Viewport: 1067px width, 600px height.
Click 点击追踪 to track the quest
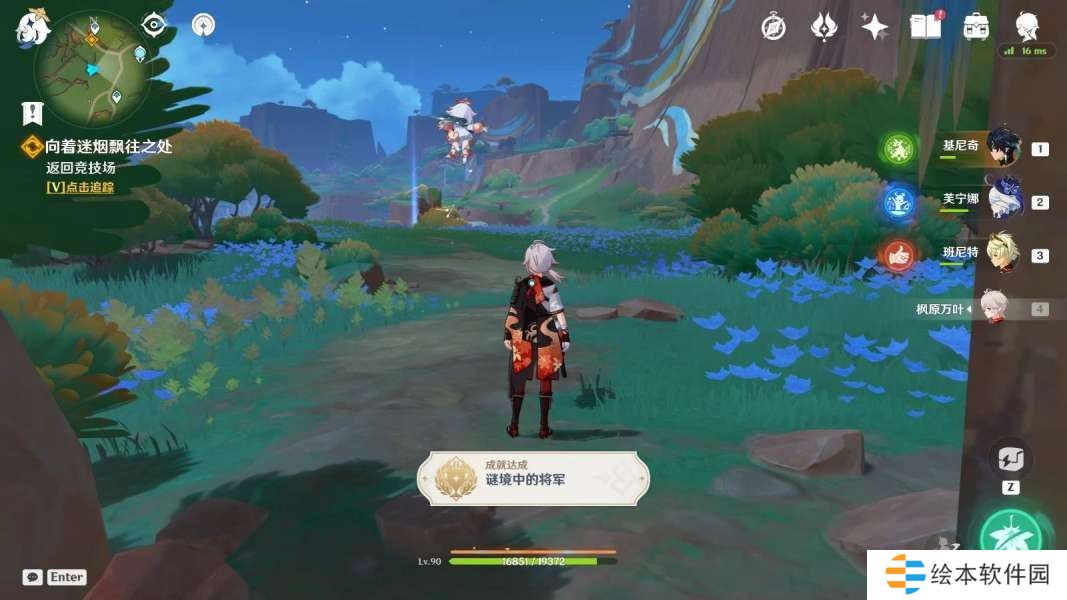[80, 187]
